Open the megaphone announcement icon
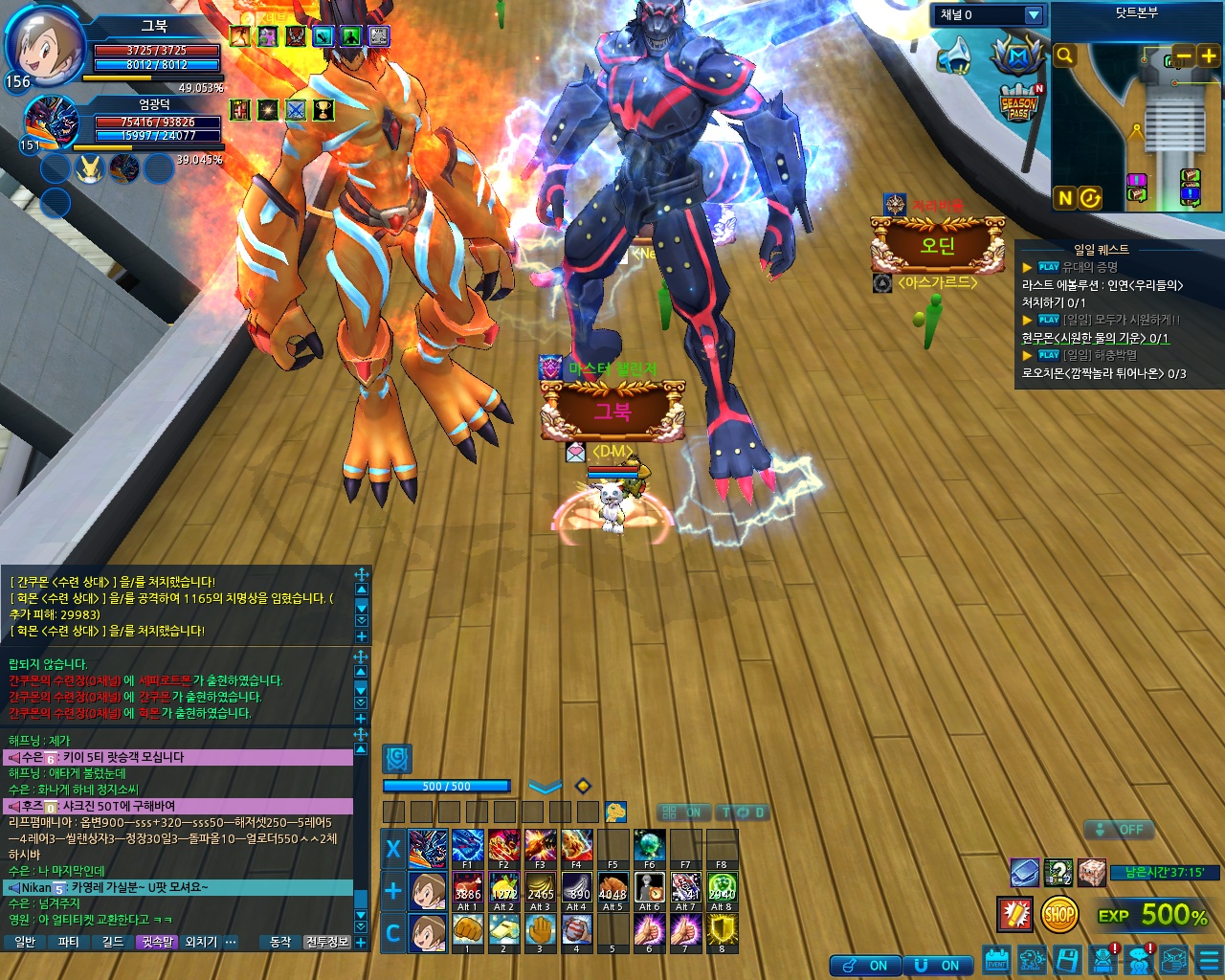1225x980 pixels. tap(954, 56)
